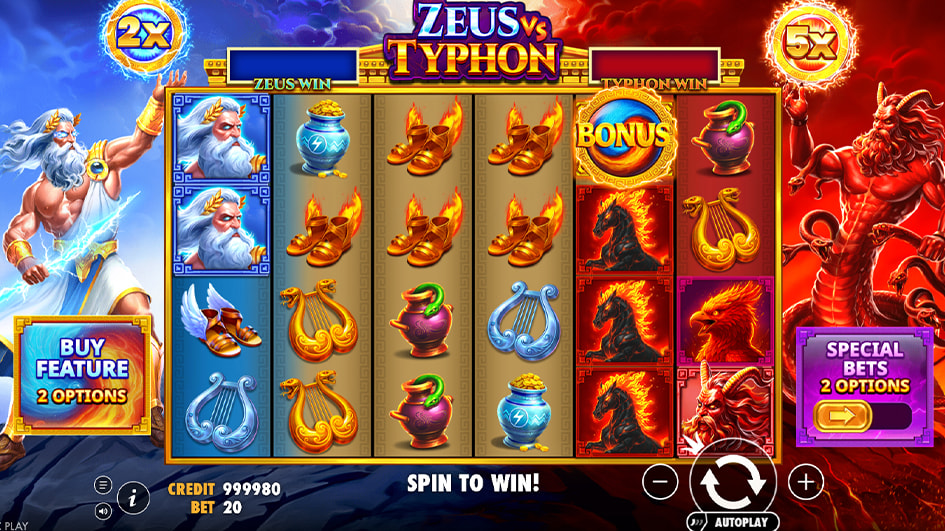Decrease the bet with the minus button

(x=660, y=483)
